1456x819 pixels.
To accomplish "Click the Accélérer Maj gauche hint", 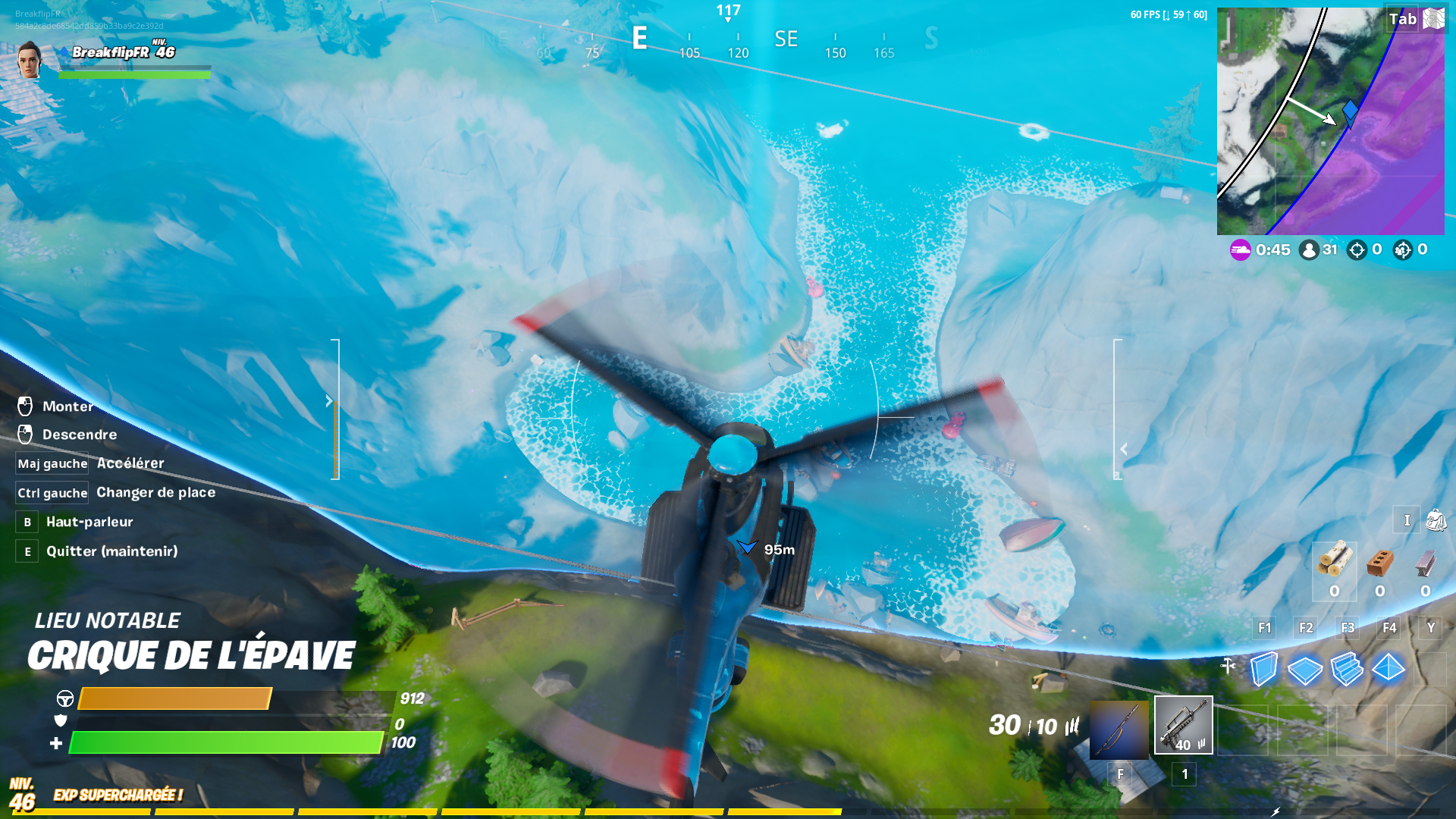I will point(51,463).
